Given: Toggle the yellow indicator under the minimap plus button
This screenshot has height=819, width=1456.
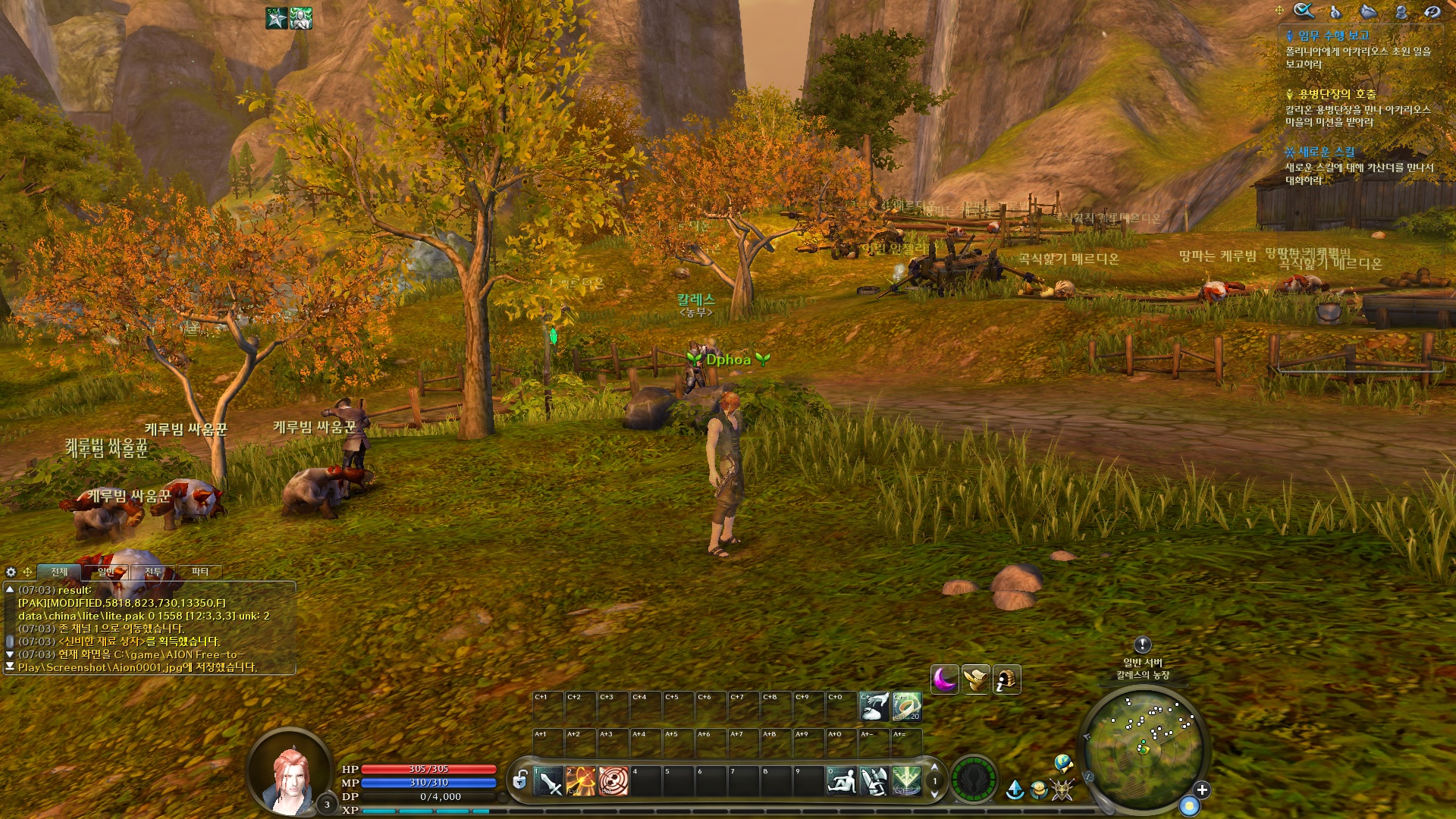Looking at the screenshot, I should tap(1190, 805).
